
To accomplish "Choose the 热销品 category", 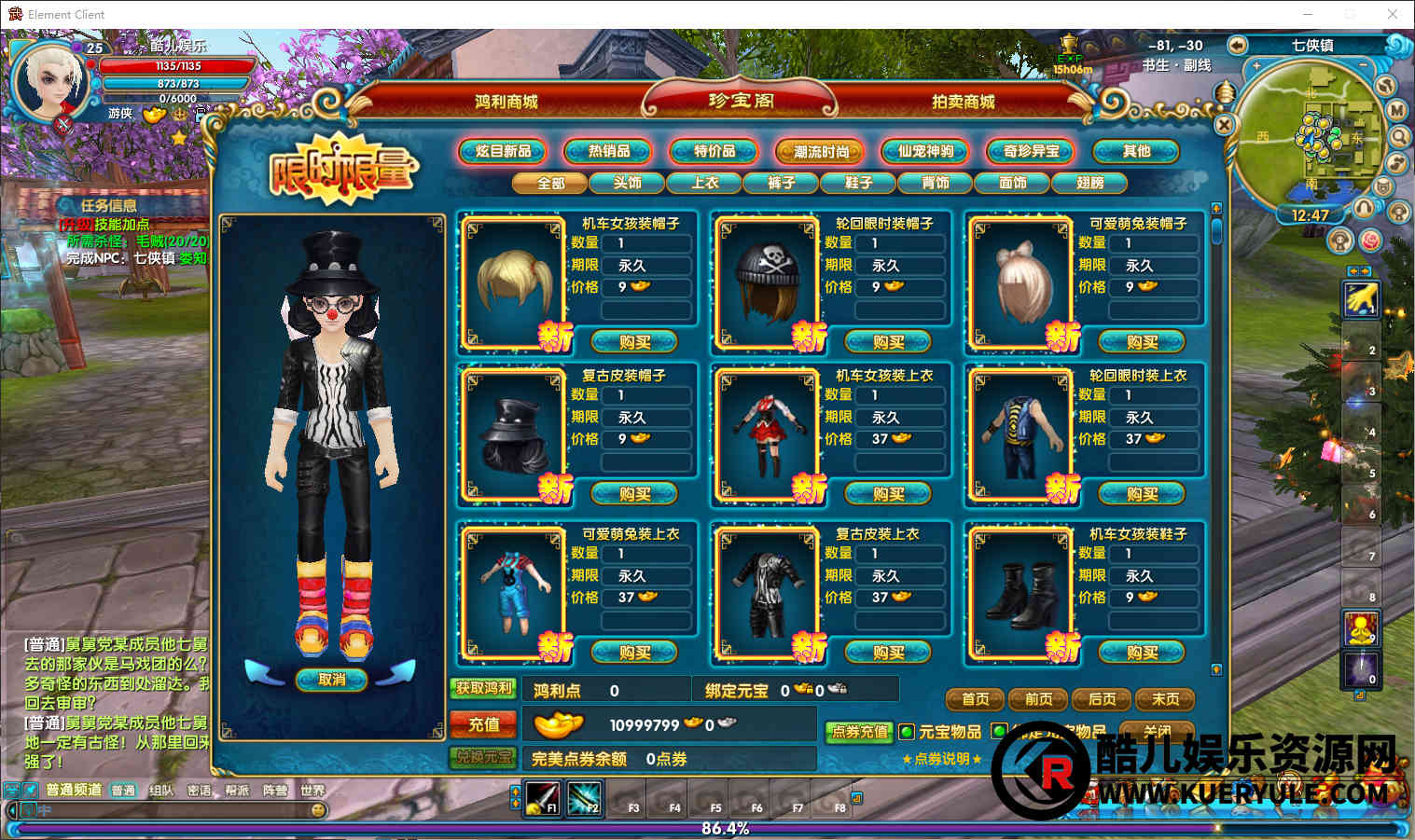I will [609, 151].
